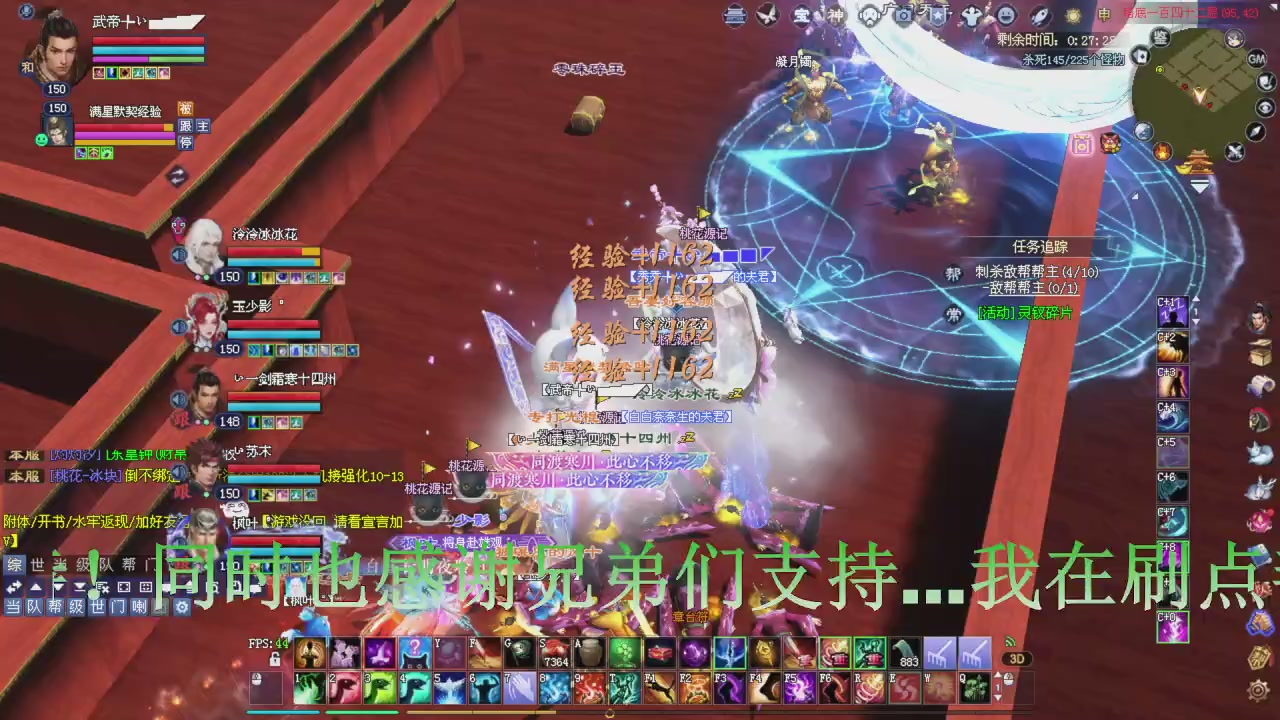Viewport: 1280px width, 720px height.
Task: Click the camera screenshot icon at top
Action: (x=902, y=15)
